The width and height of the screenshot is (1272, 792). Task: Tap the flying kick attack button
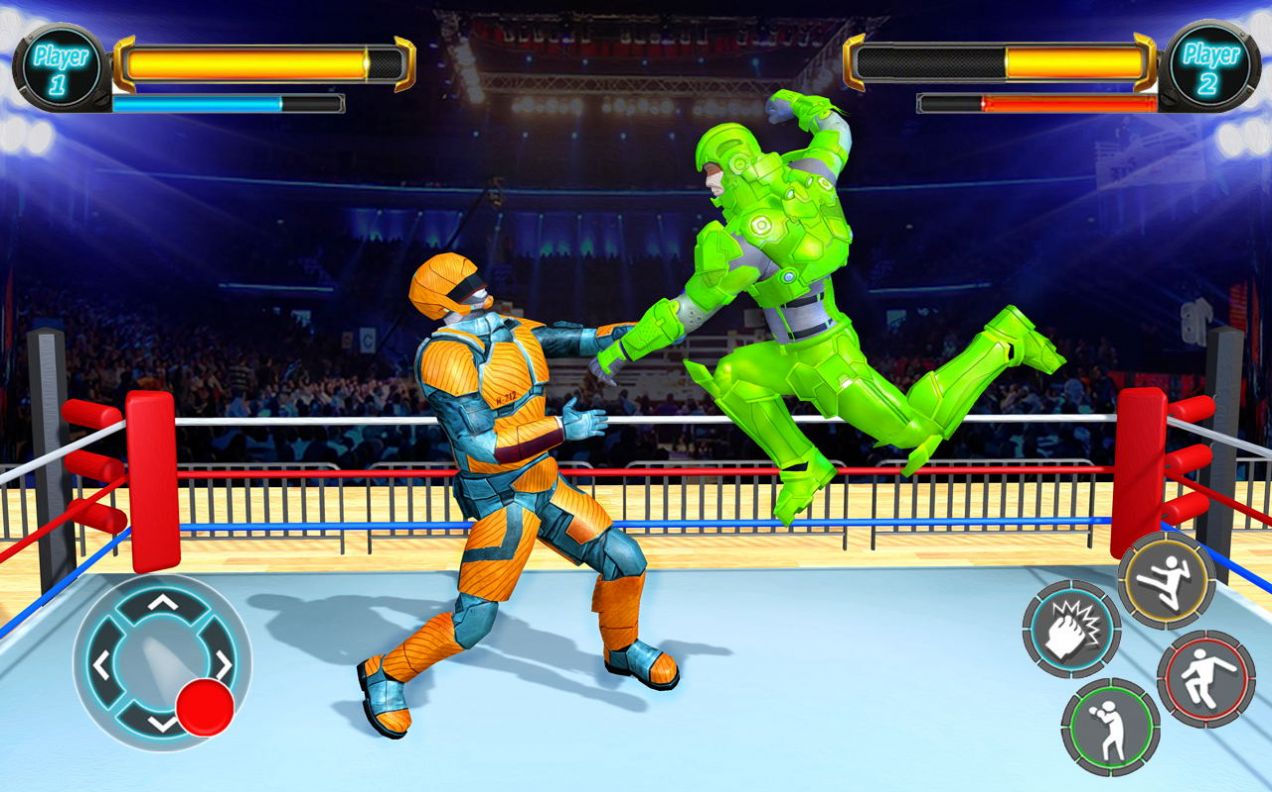coord(1166,580)
